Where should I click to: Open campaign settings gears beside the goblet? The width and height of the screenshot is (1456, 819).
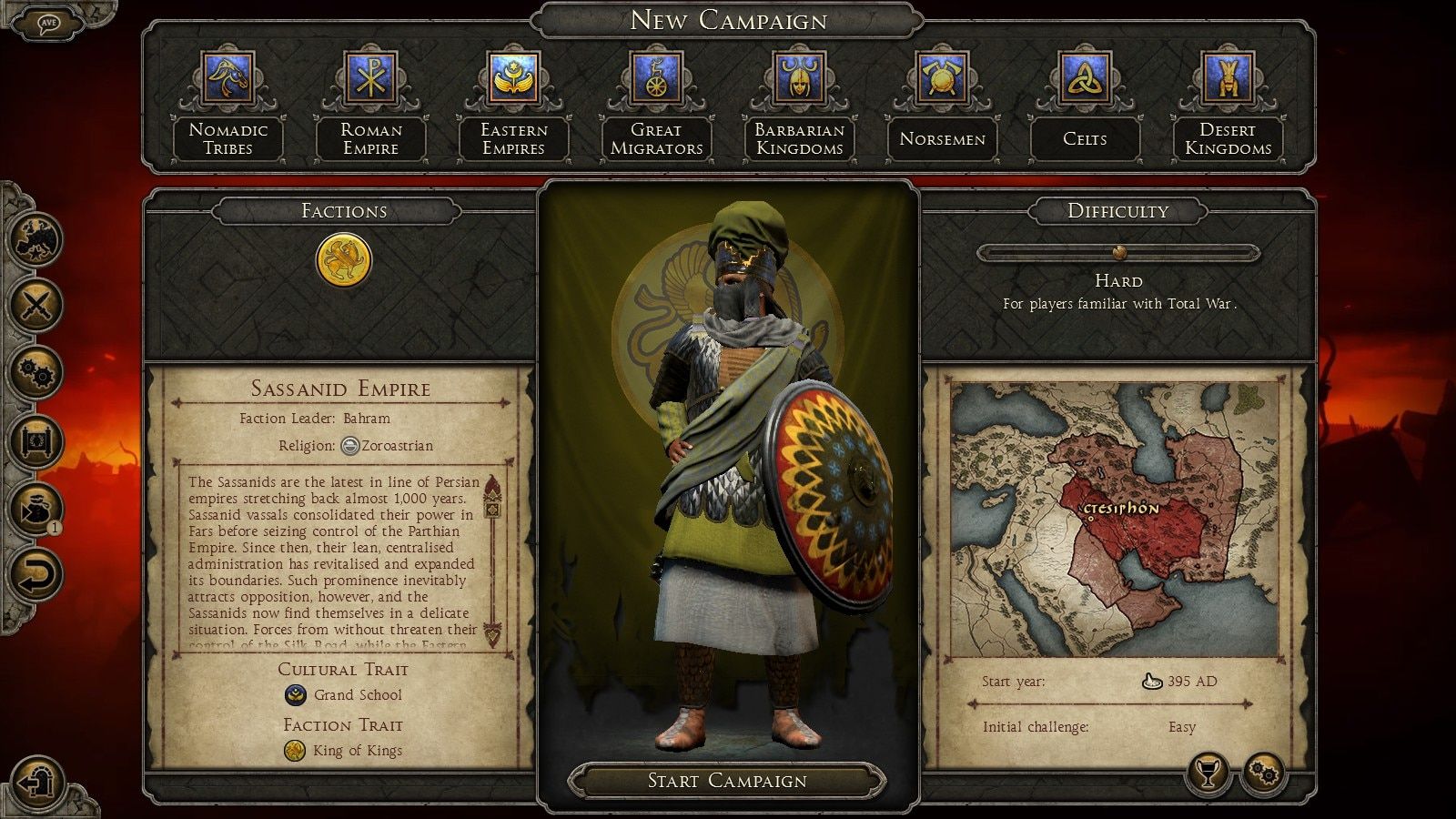tap(1264, 774)
